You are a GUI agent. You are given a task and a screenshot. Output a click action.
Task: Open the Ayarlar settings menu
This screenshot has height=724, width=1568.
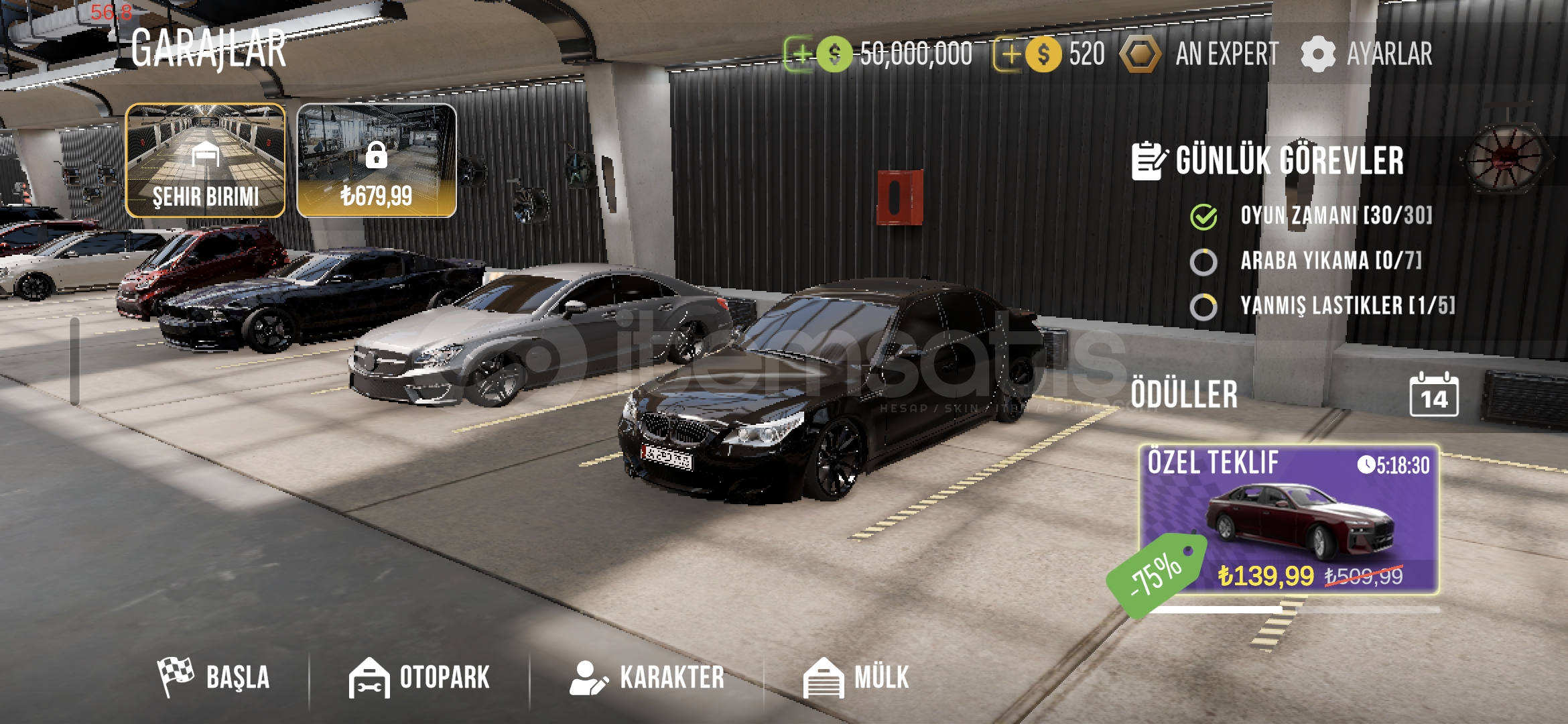[x=1367, y=54]
